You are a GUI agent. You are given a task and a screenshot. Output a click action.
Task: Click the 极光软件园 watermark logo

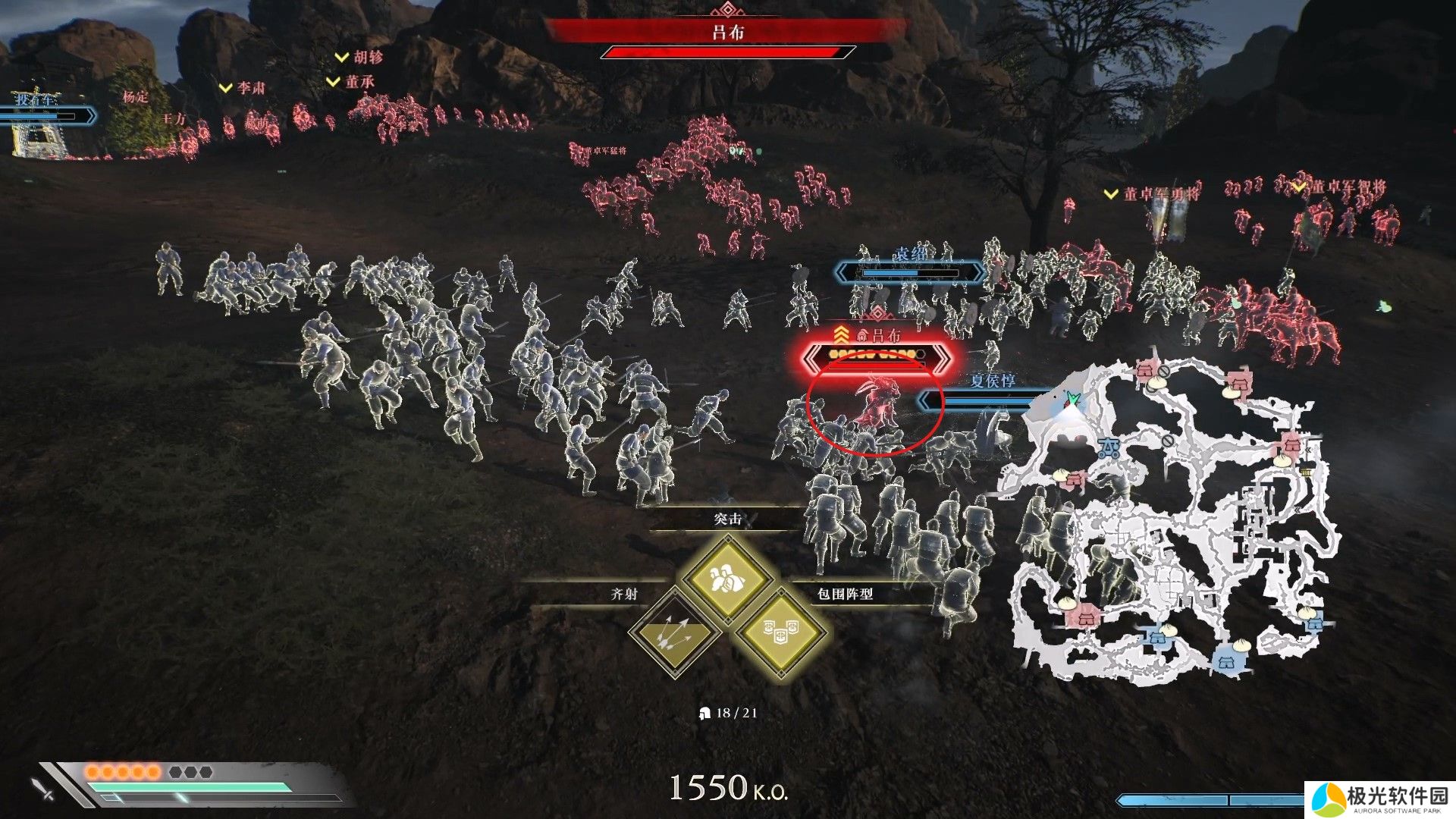1380,800
